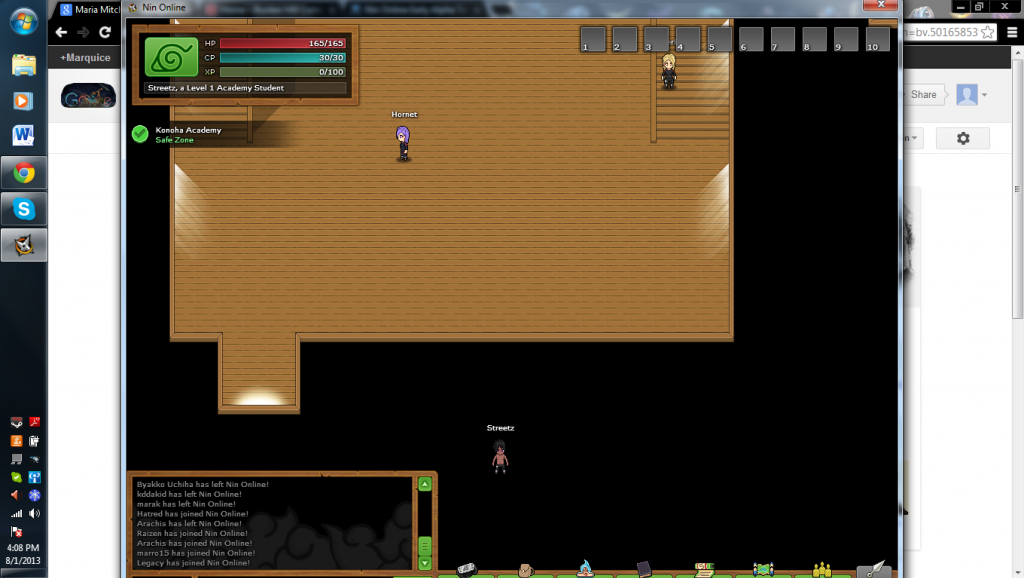
Task: Open the backpack inventory icon
Action: (x=526, y=570)
